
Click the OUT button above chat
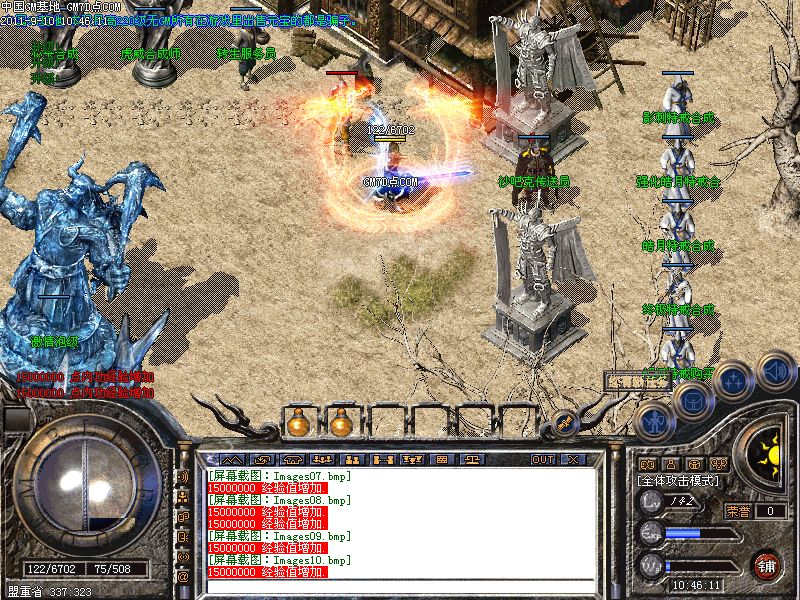pyautogui.click(x=543, y=459)
